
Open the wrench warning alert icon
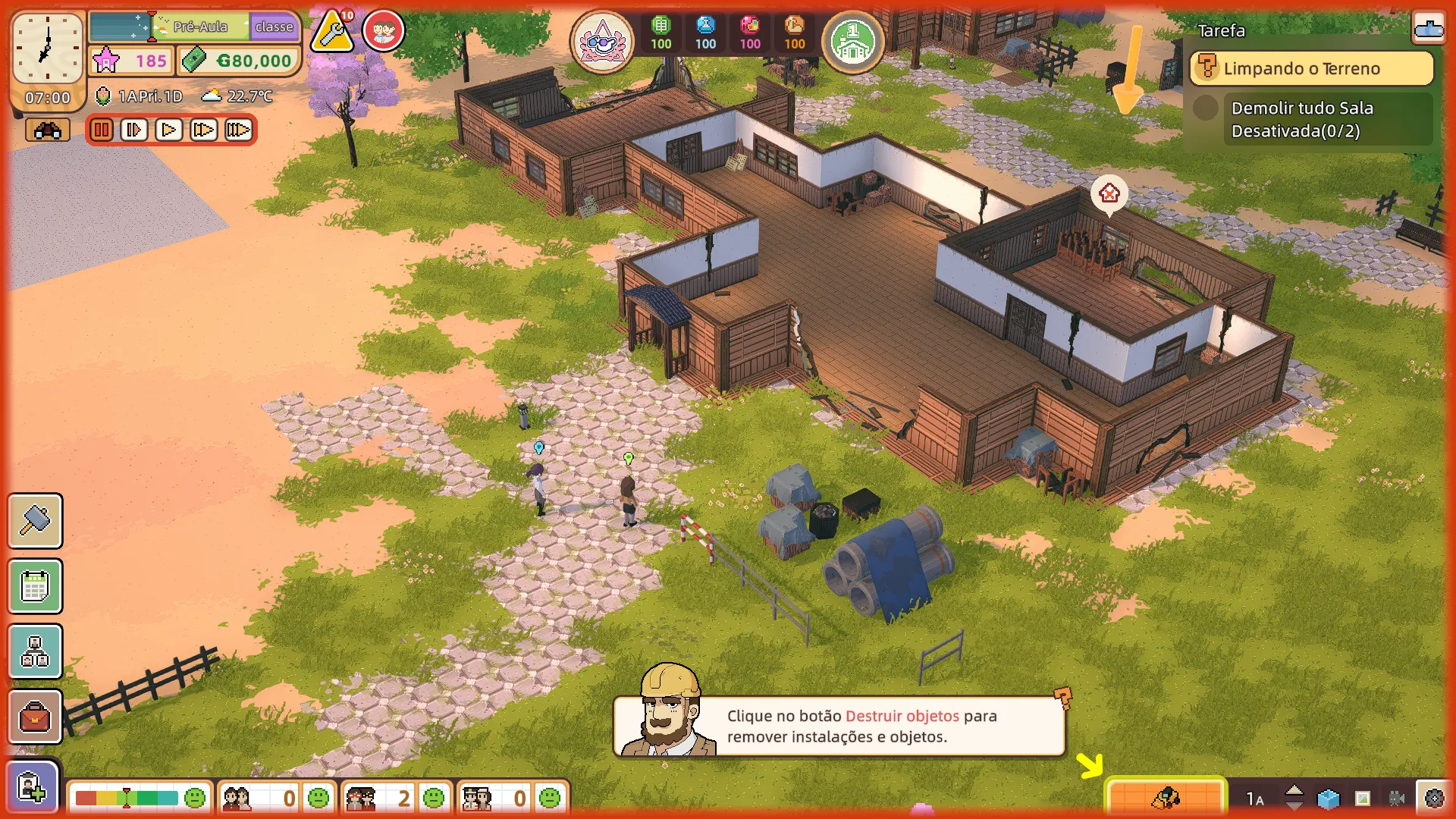(332, 32)
